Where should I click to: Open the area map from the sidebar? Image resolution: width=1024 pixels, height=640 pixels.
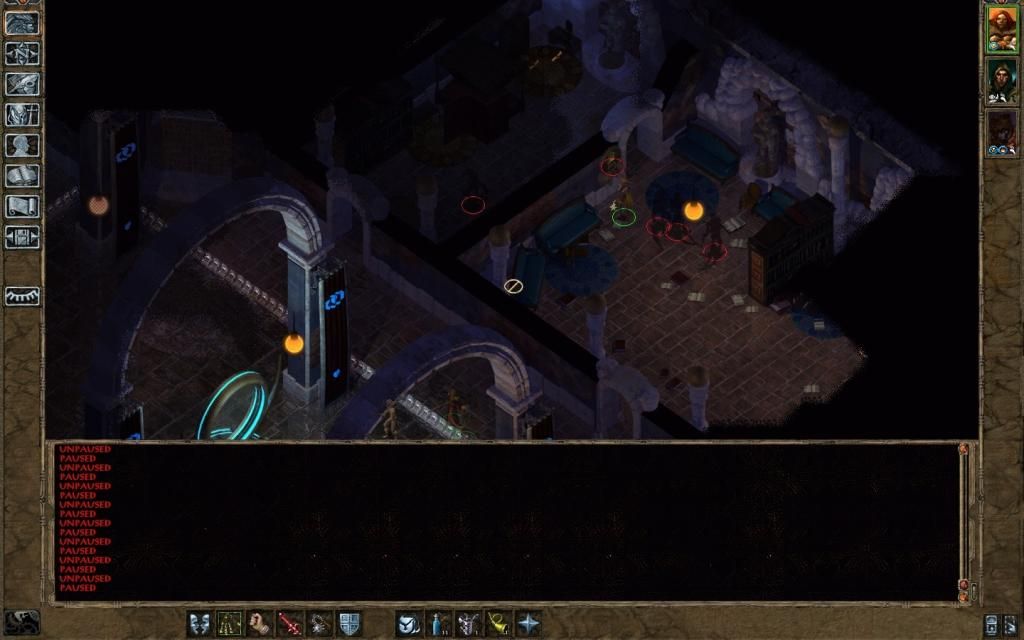(22, 53)
